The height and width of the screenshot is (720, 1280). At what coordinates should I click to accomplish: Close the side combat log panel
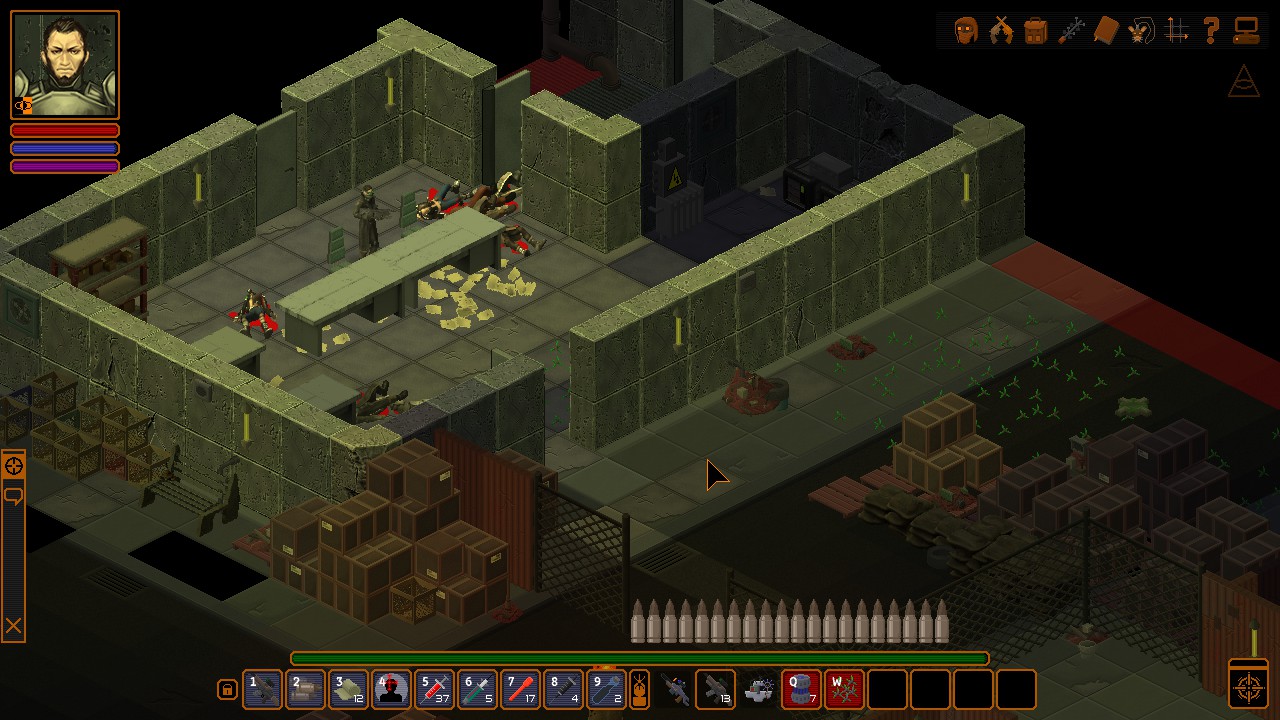tap(13, 627)
